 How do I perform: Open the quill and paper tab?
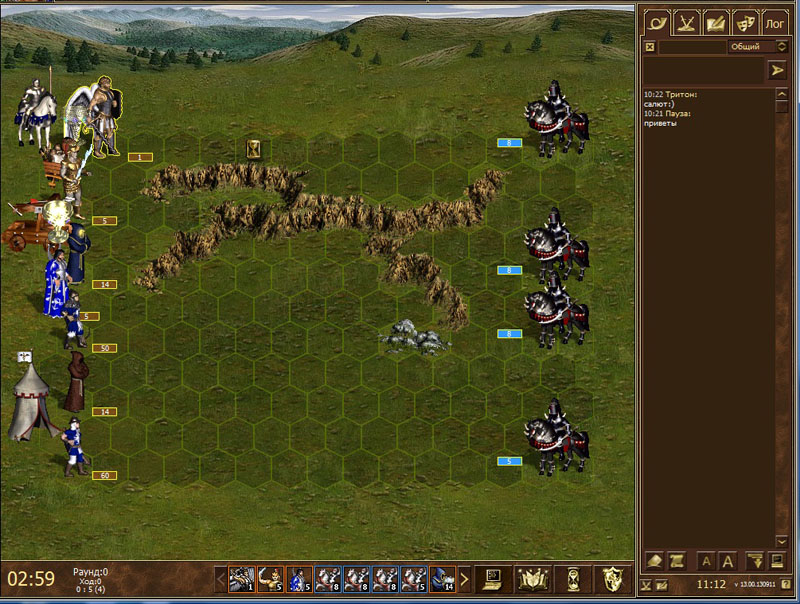coord(715,20)
